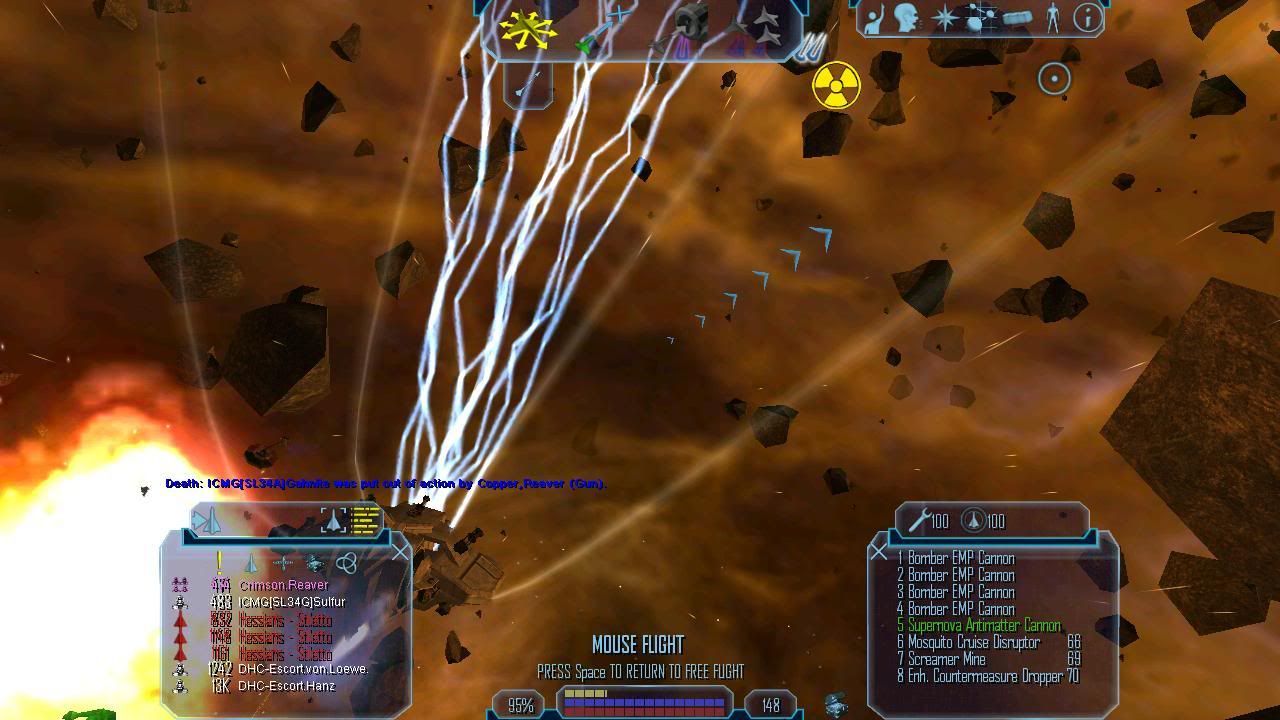The width and height of the screenshot is (1280, 720).
Task: Select ICMG[SL34G]Sulfur in the contact list
Action: [285, 602]
